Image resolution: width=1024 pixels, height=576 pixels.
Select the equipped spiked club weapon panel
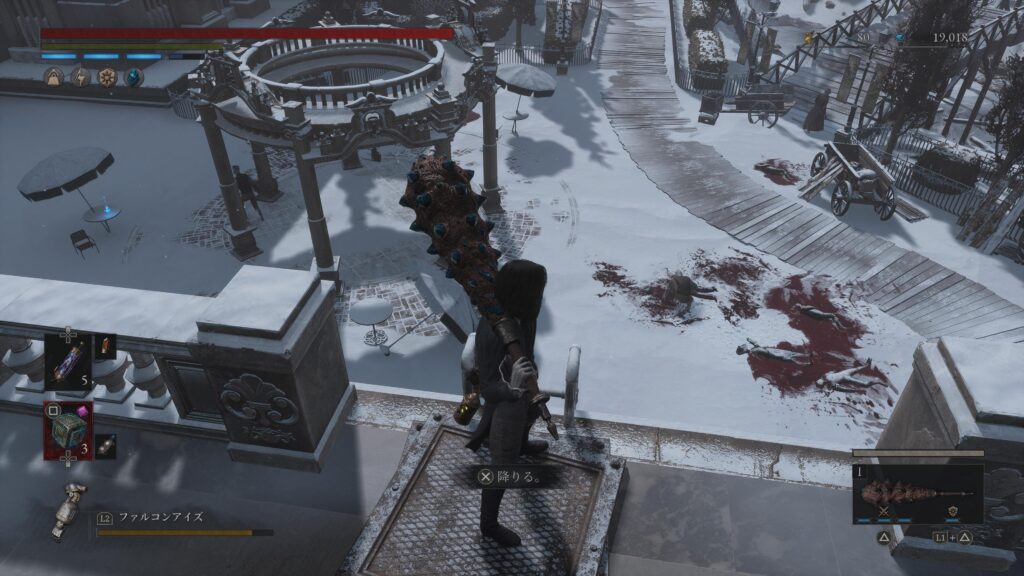tap(917, 492)
